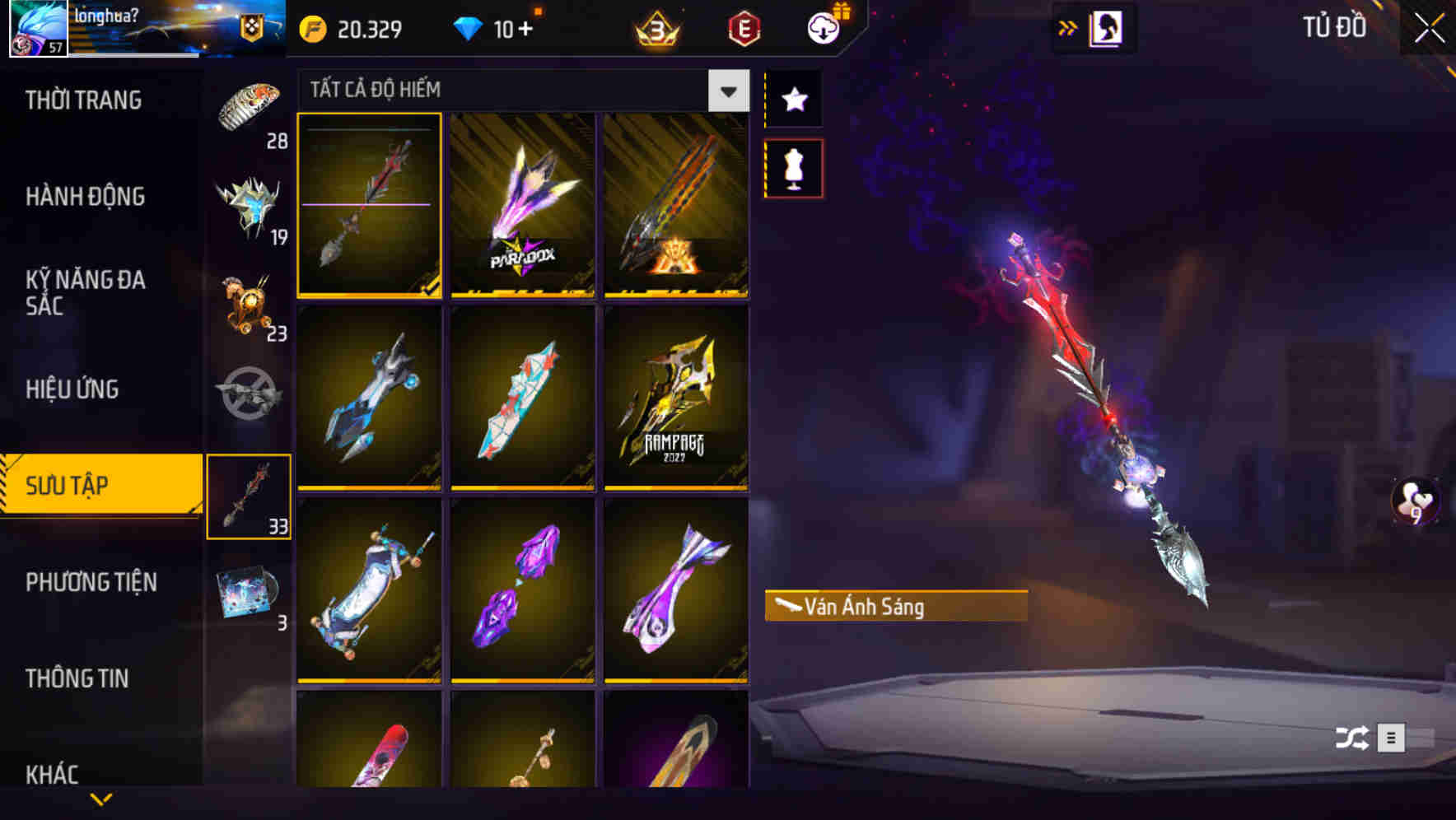
Task: Select the Paradox skateboard thumbnail
Action: coord(520,207)
